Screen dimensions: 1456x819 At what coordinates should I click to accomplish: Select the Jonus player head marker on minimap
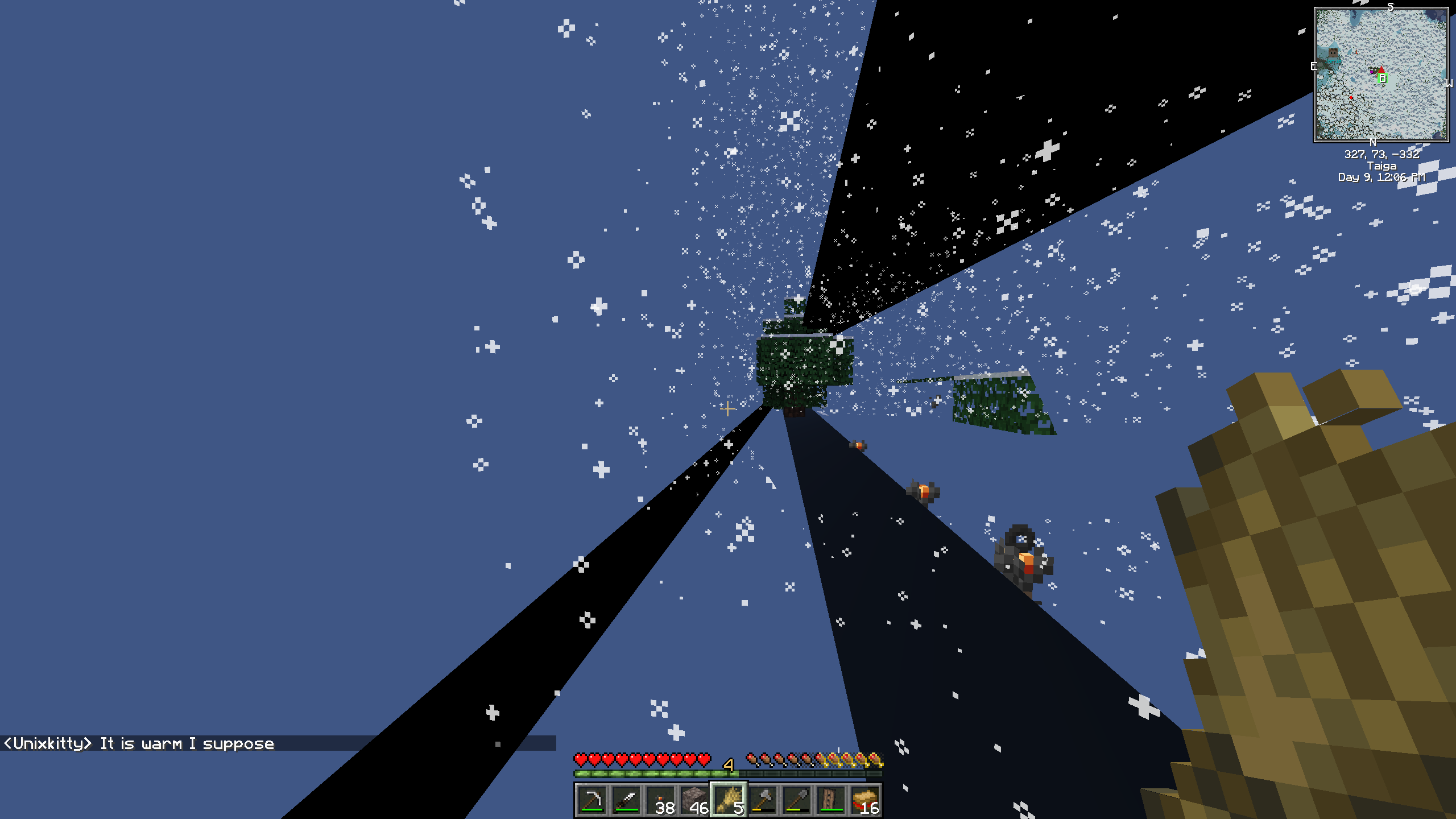(1333, 55)
